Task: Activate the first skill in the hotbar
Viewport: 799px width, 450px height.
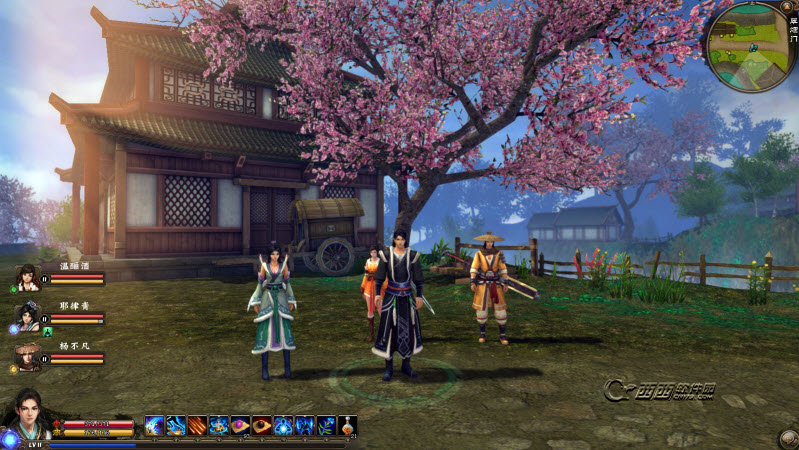Action: (155, 425)
